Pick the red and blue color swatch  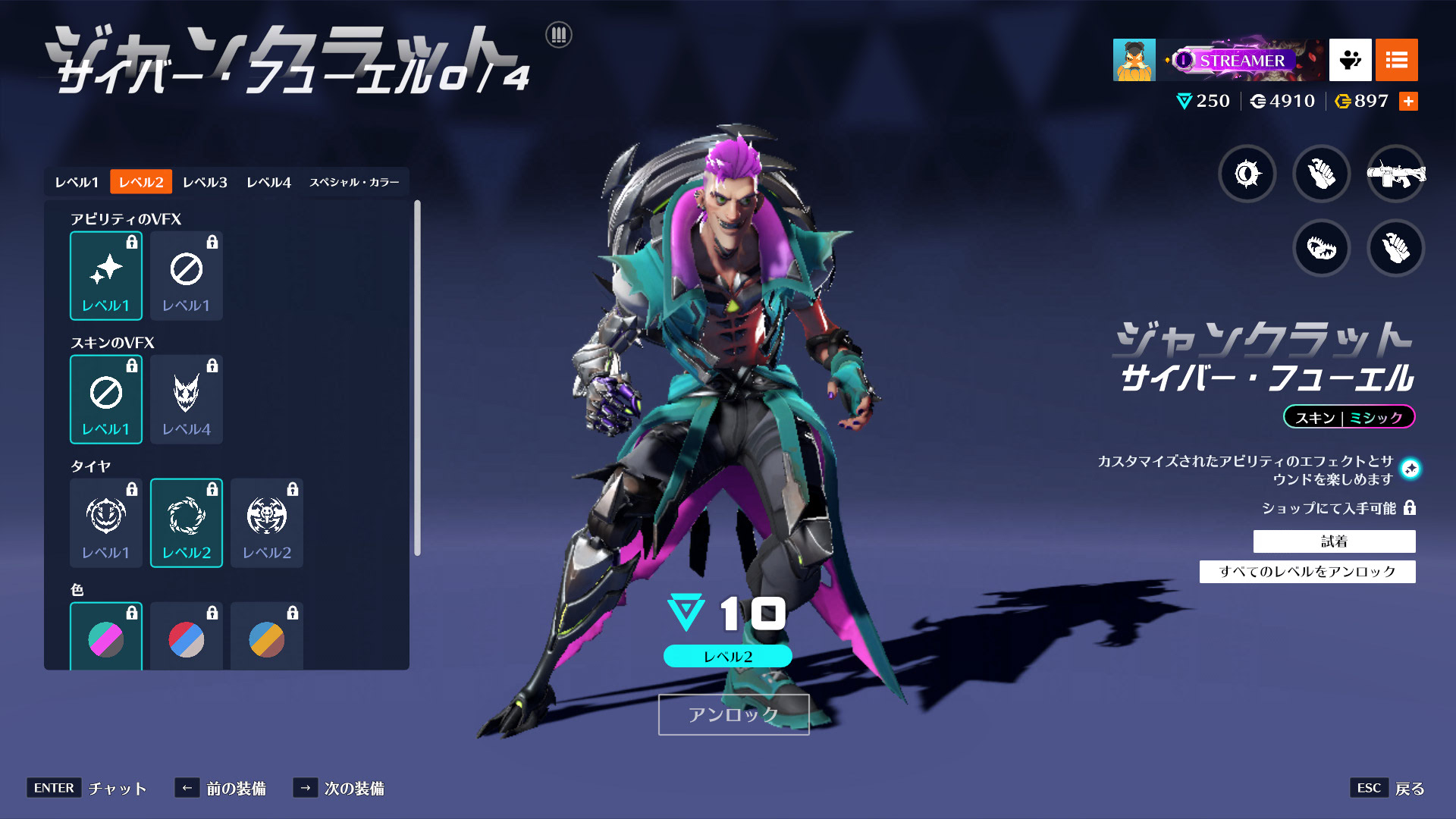click(187, 639)
